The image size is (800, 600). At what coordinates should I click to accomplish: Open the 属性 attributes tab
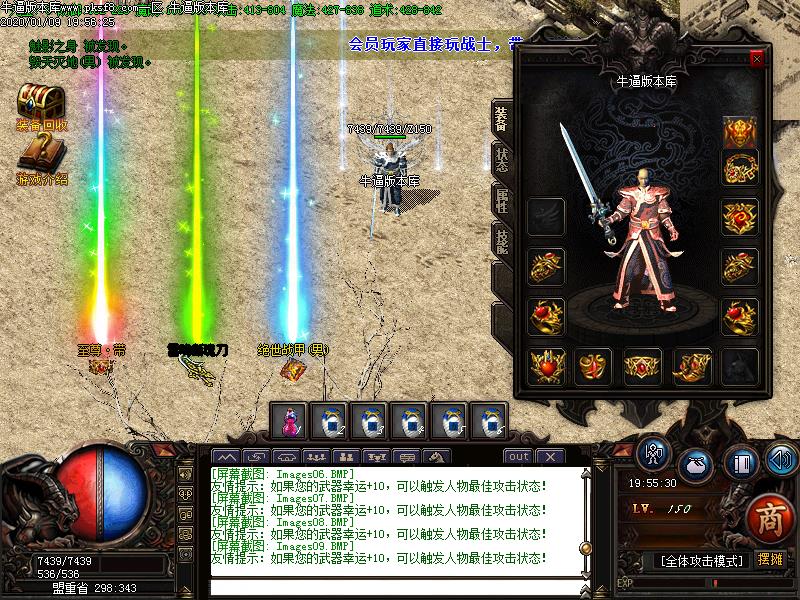tap(502, 201)
